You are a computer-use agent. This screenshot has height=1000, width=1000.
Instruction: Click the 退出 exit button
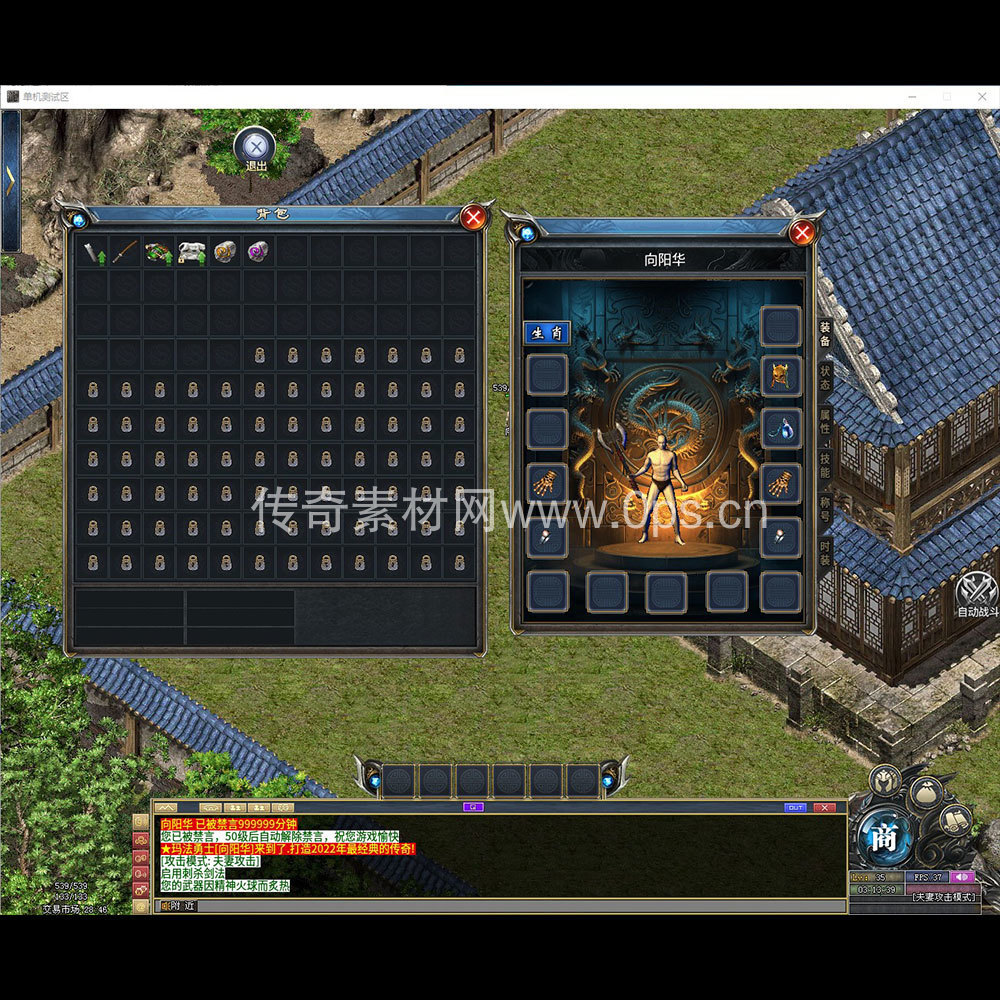[x=256, y=148]
